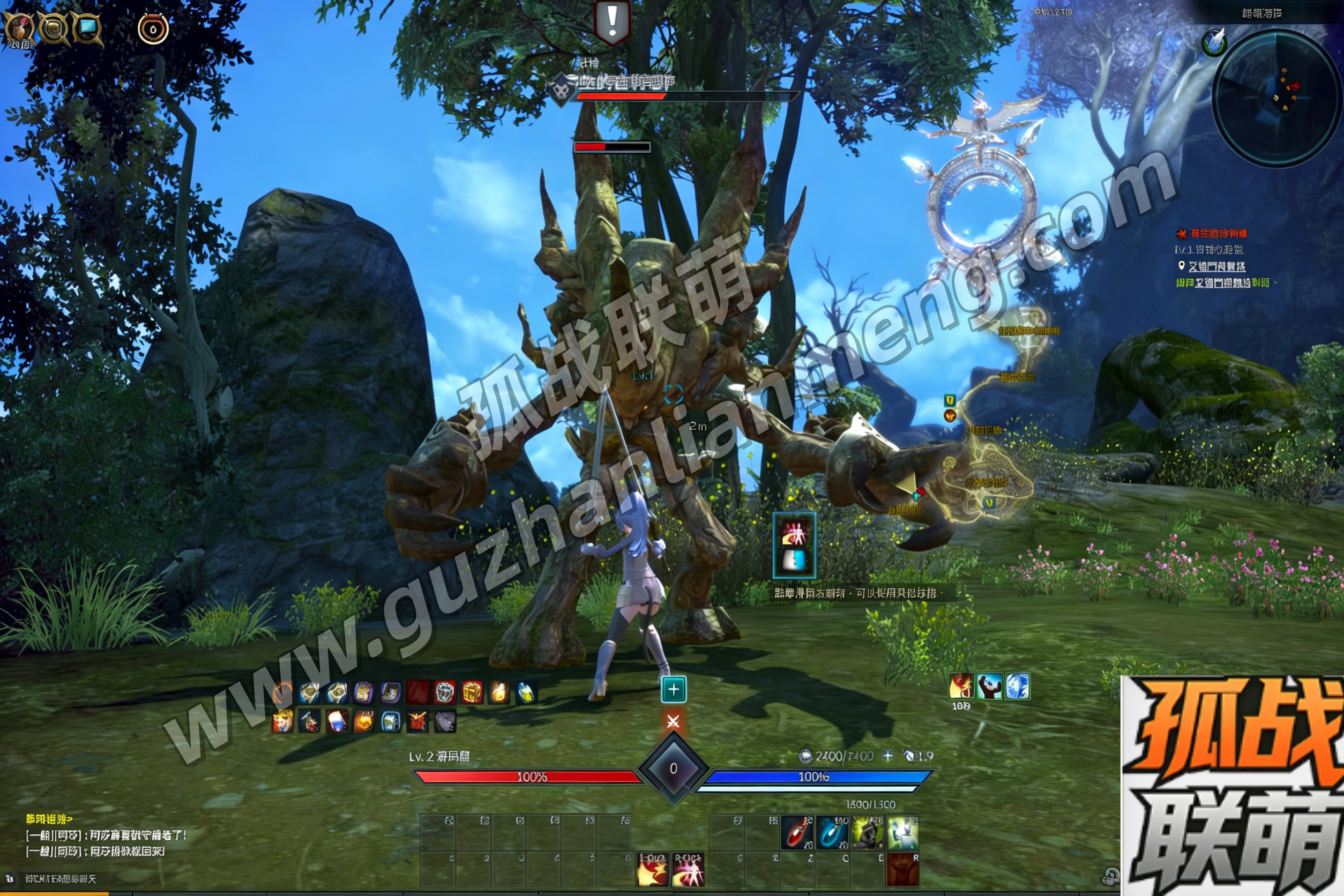This screenshot has height=896, width=1344.
Task: Select the blonde character face icon
Action: 282,722
